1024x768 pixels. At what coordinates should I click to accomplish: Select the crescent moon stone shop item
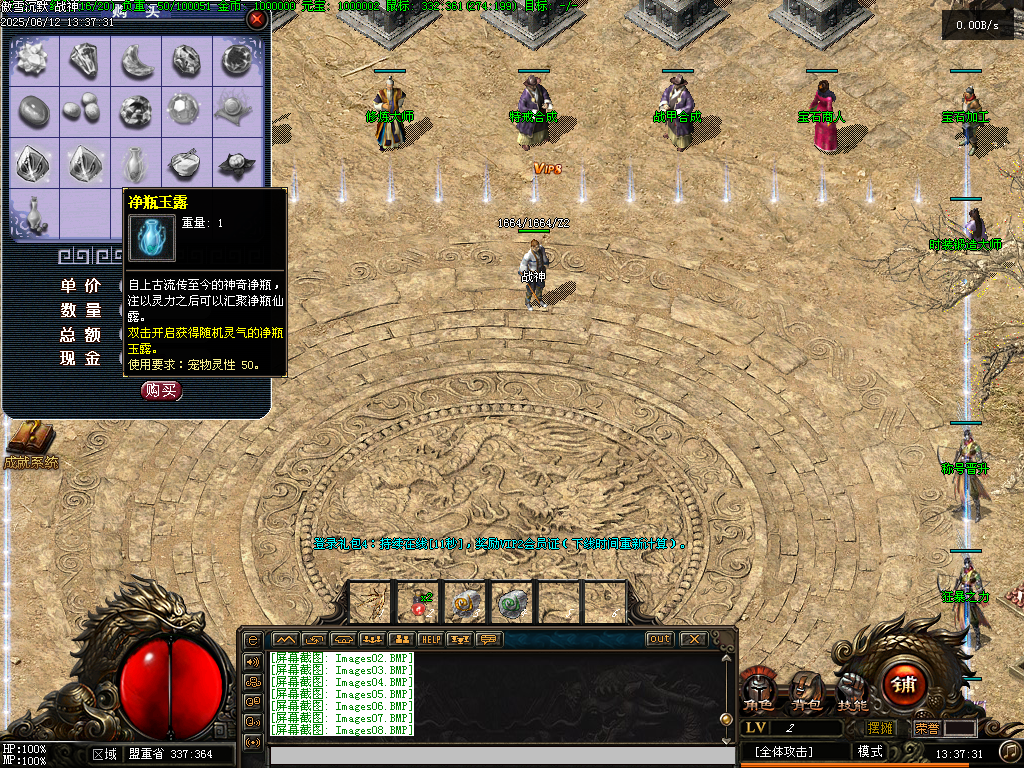pos(136,62)
